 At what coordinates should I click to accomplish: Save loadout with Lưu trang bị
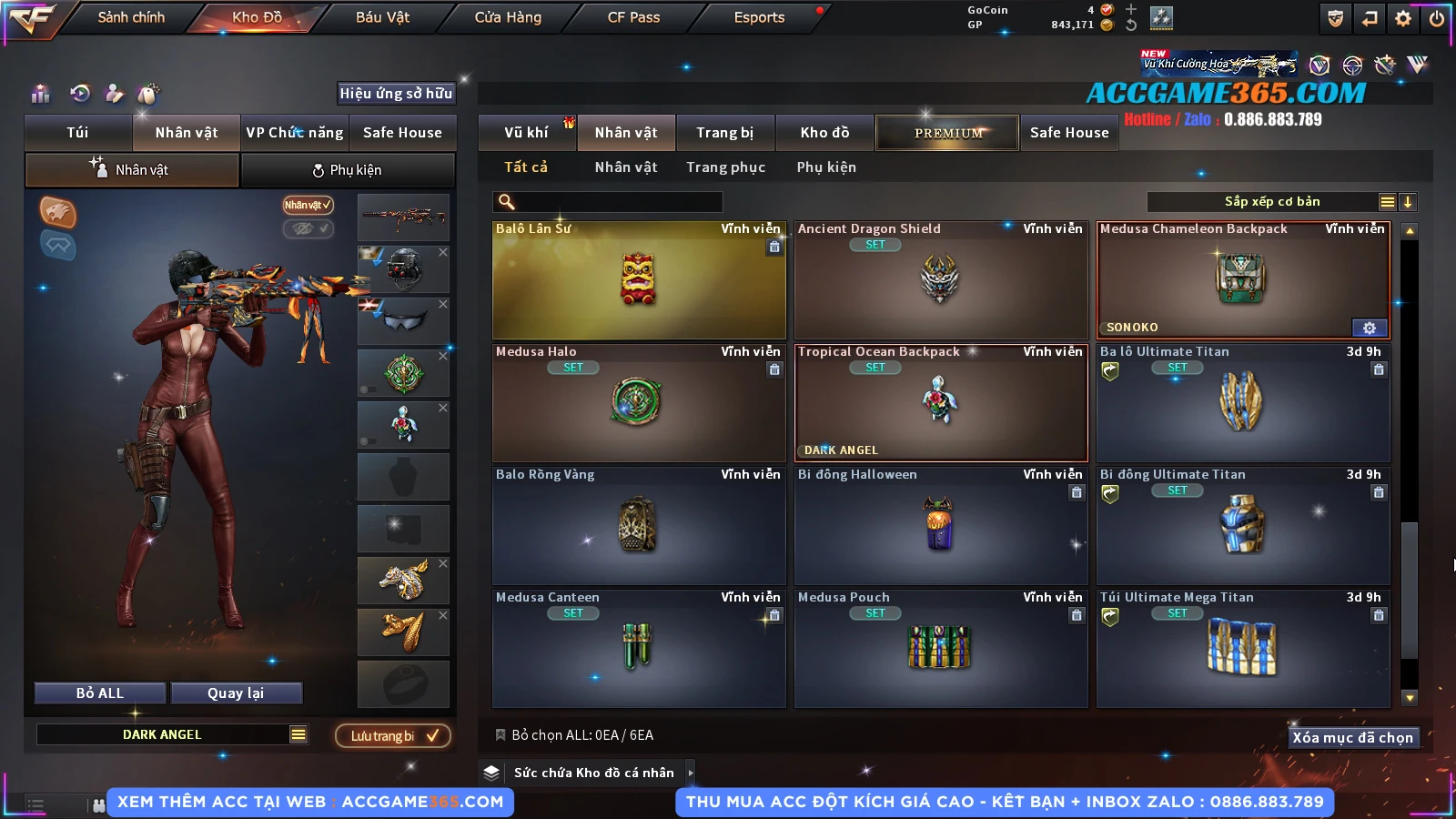click(x=393, y=735)
